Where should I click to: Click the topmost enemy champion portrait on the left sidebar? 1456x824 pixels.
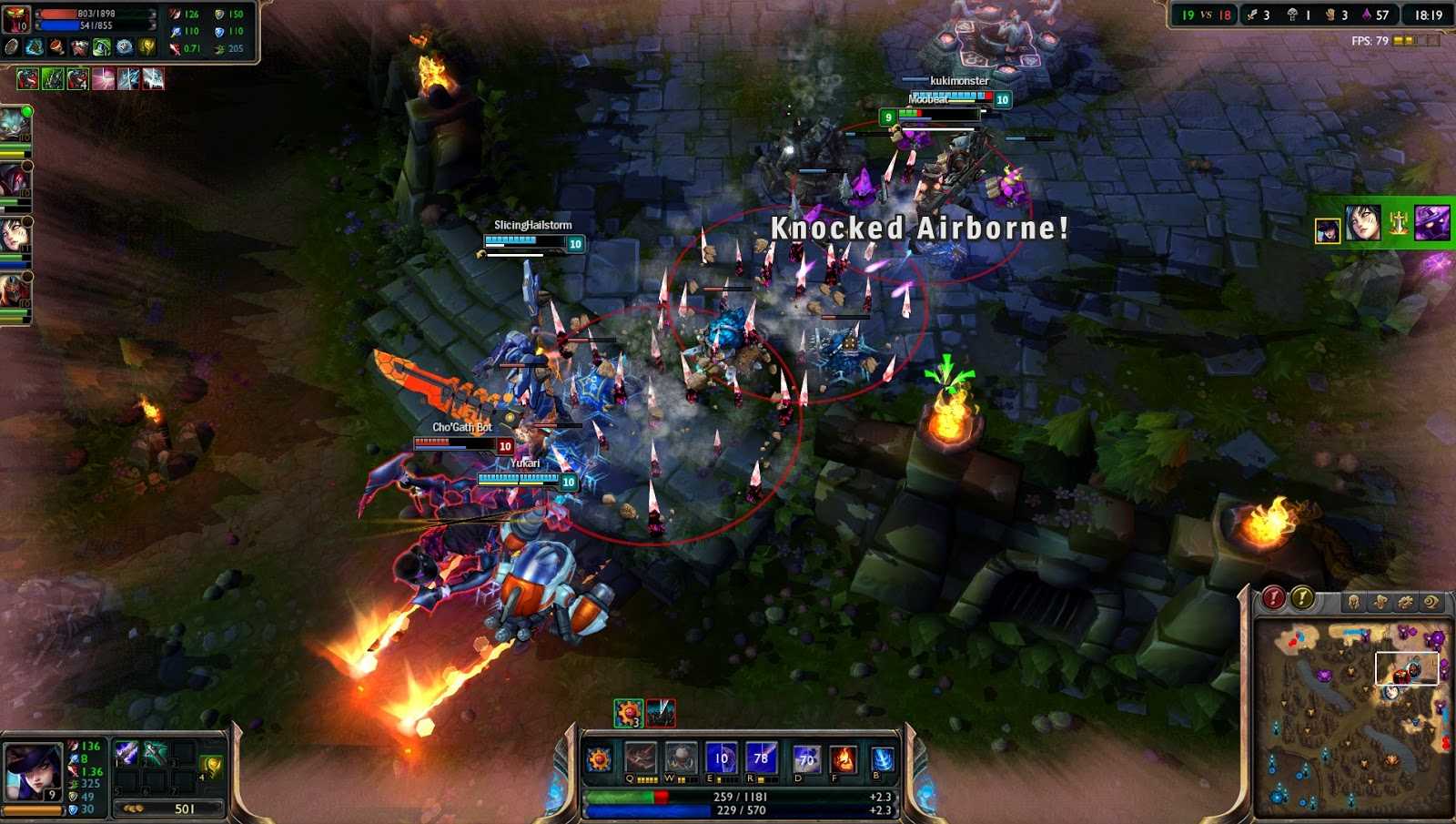tap(13, 123)
